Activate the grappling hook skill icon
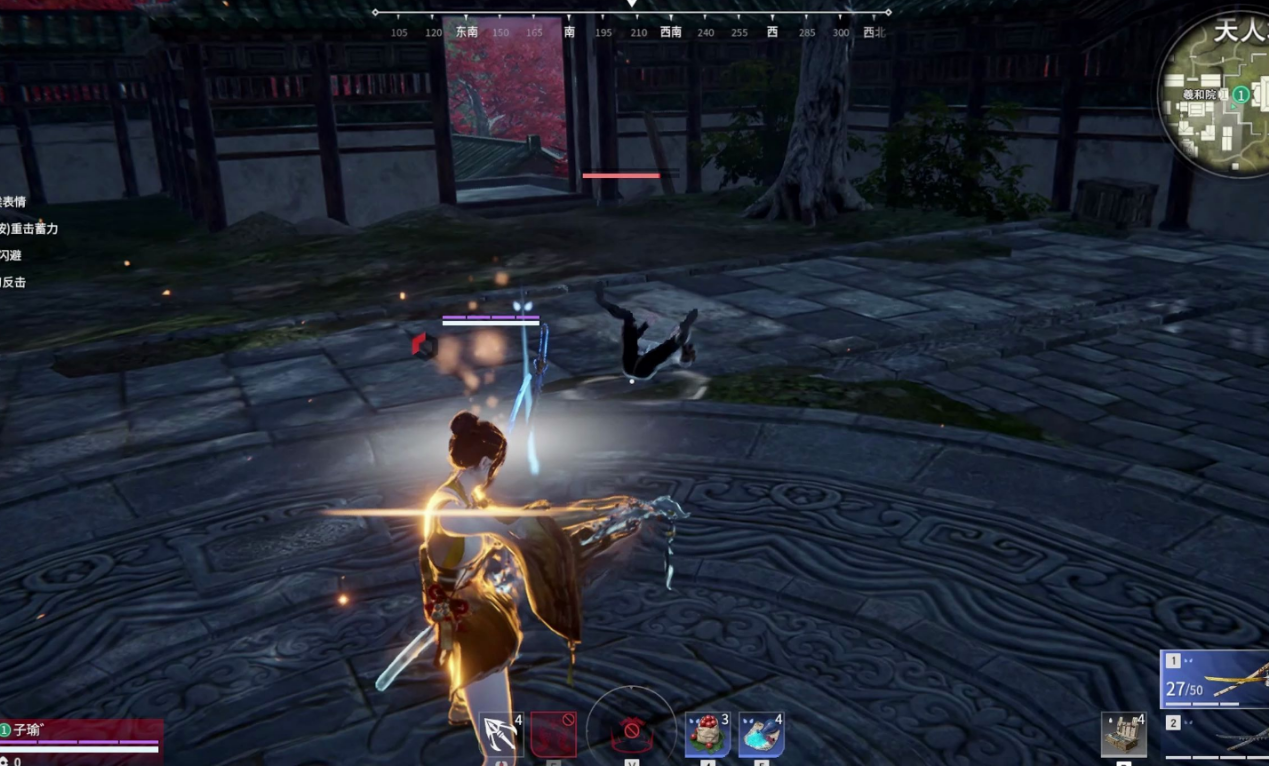 (x=500, y=735)
